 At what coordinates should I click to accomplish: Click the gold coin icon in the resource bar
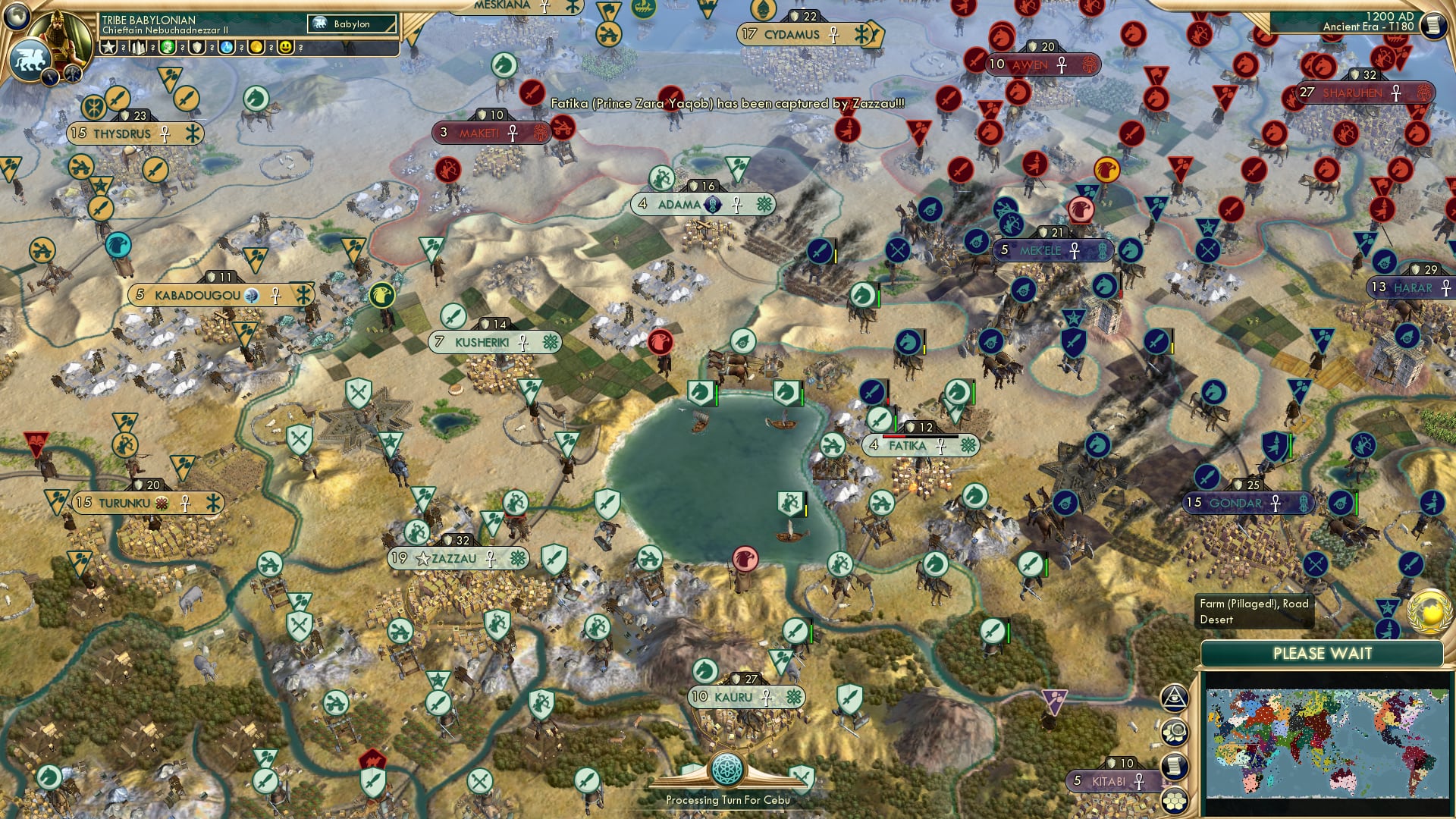[255, 47]
